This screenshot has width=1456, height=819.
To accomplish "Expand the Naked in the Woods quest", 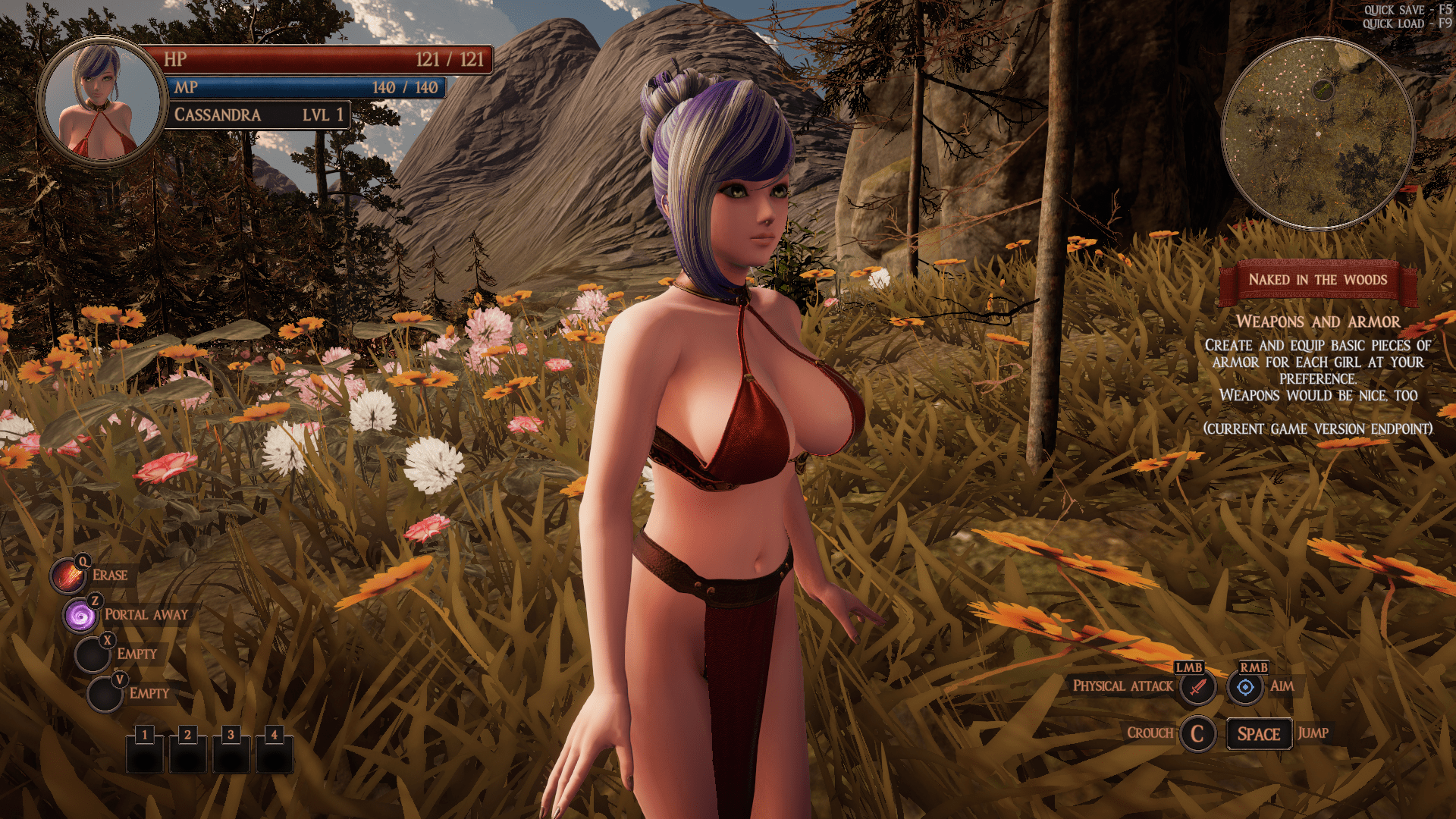I will (1319, 280).
